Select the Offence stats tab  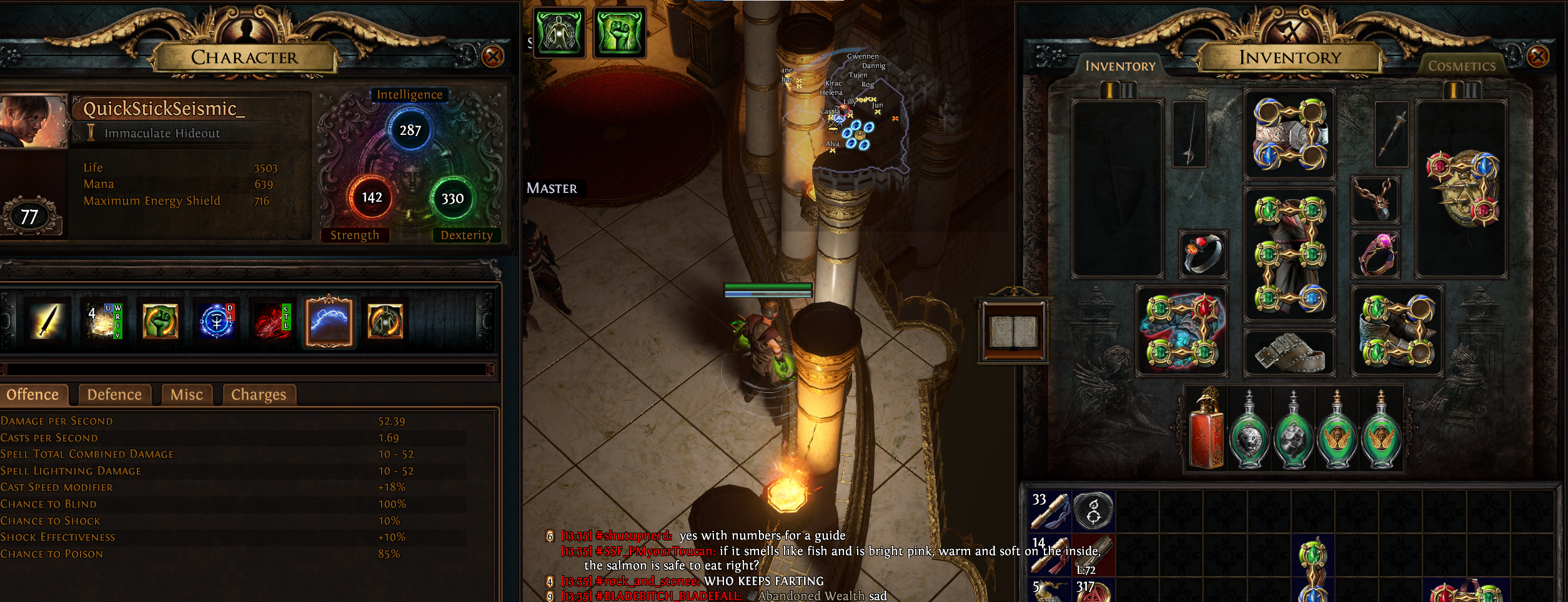pos(32,395)
